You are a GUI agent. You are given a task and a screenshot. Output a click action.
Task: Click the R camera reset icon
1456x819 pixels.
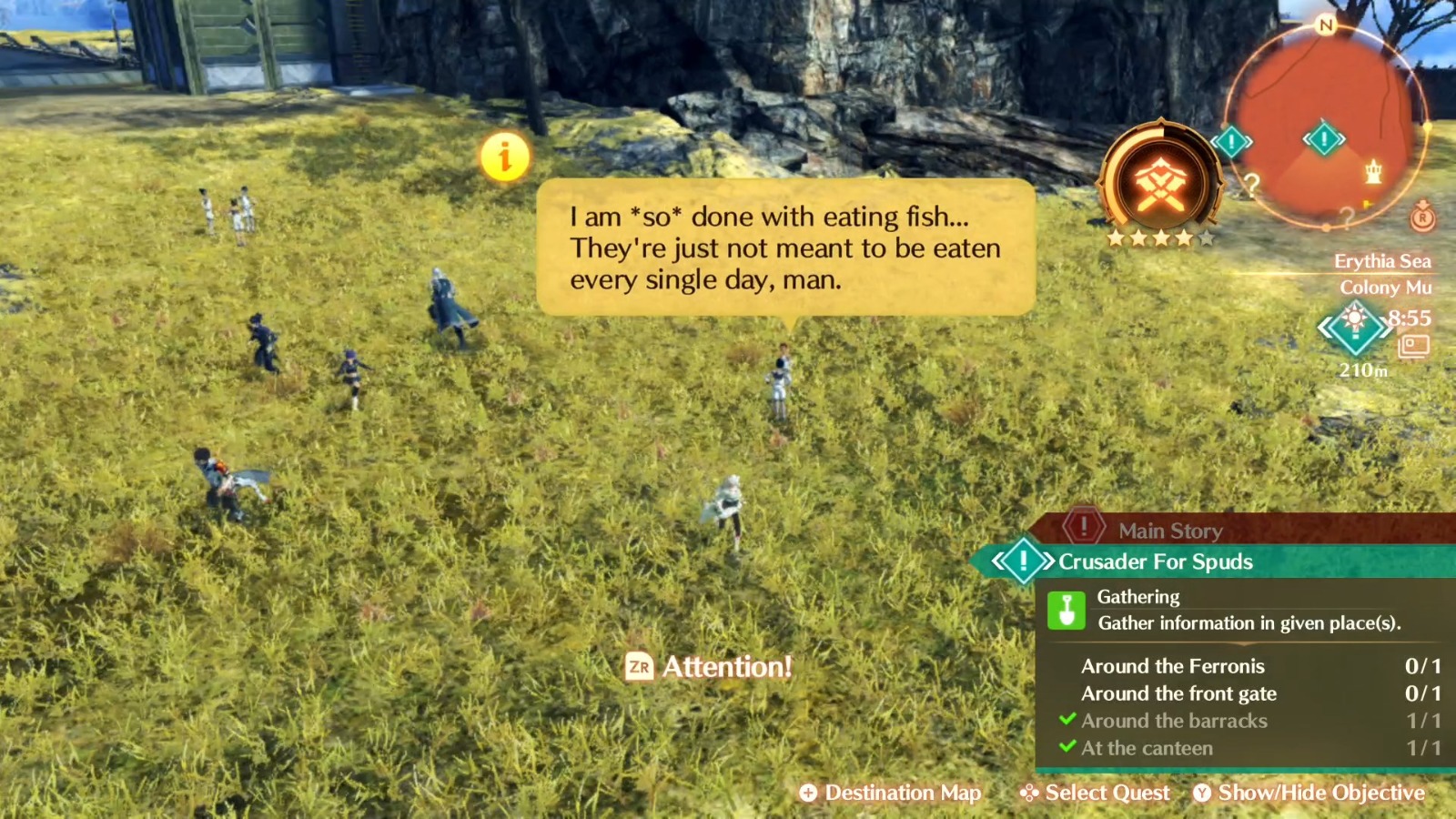(x=1421, y=217)
